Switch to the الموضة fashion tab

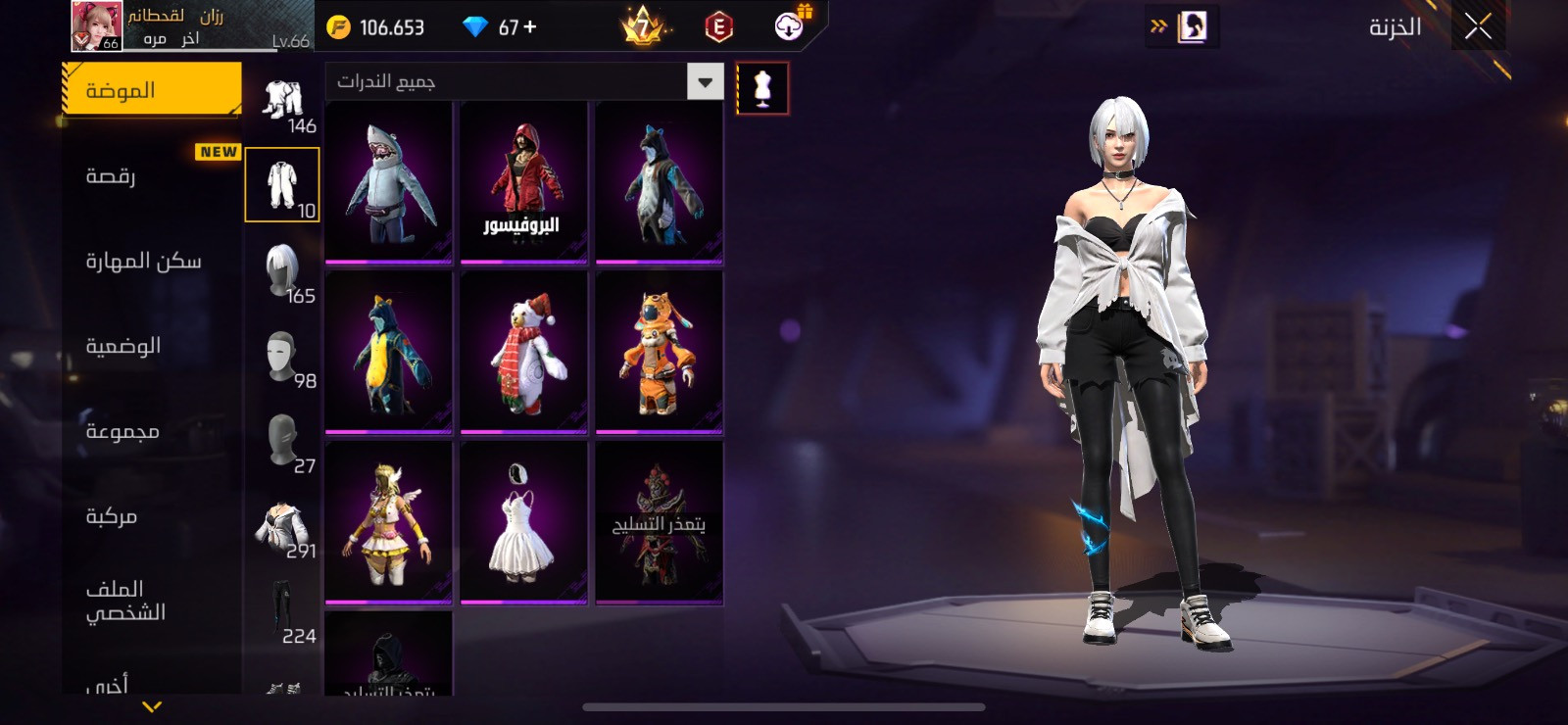[x=152, y=90]
